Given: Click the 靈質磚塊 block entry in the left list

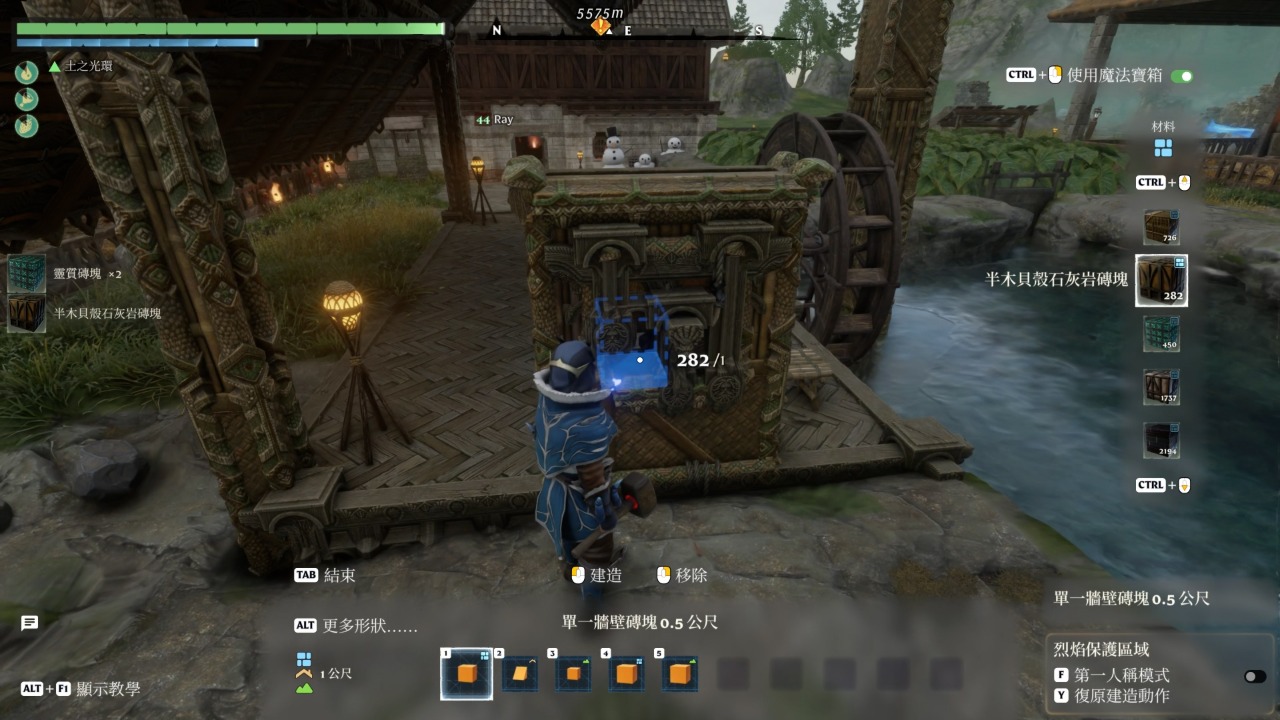Looking at the screenshot, I should pos(26,273).
